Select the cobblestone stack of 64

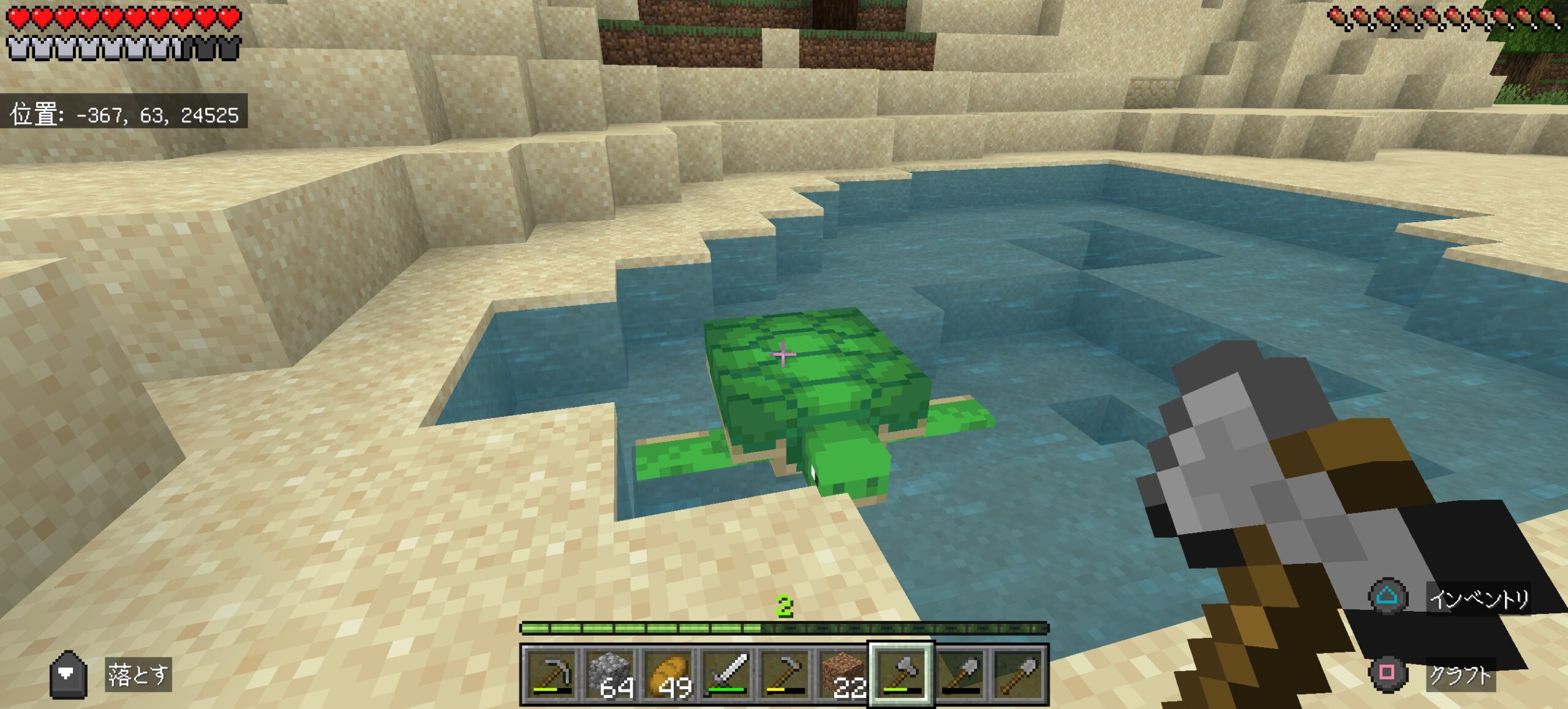click(x=610, y=673)
